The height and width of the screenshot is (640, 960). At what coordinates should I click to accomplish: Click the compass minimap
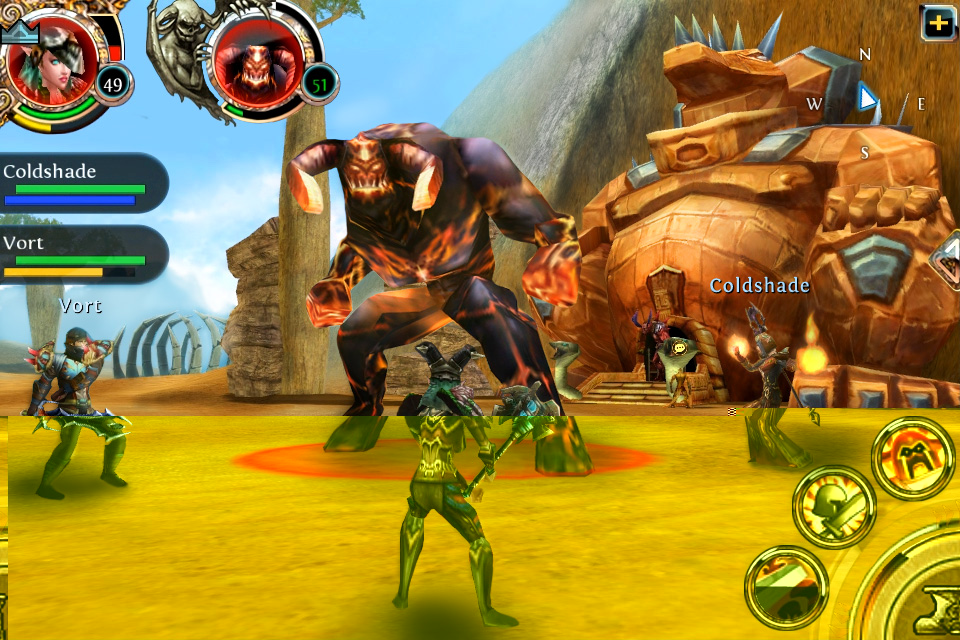coord(866,99)
